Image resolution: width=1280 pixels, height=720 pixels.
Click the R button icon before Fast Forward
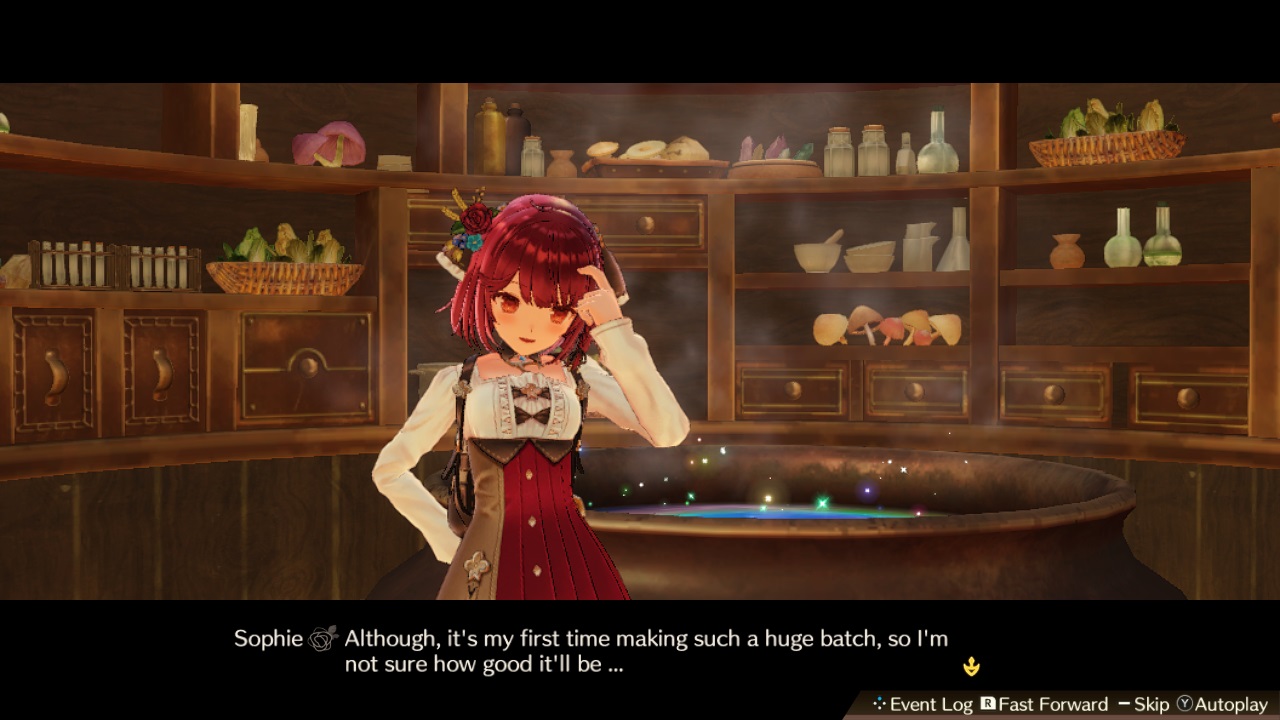point(988,704)
